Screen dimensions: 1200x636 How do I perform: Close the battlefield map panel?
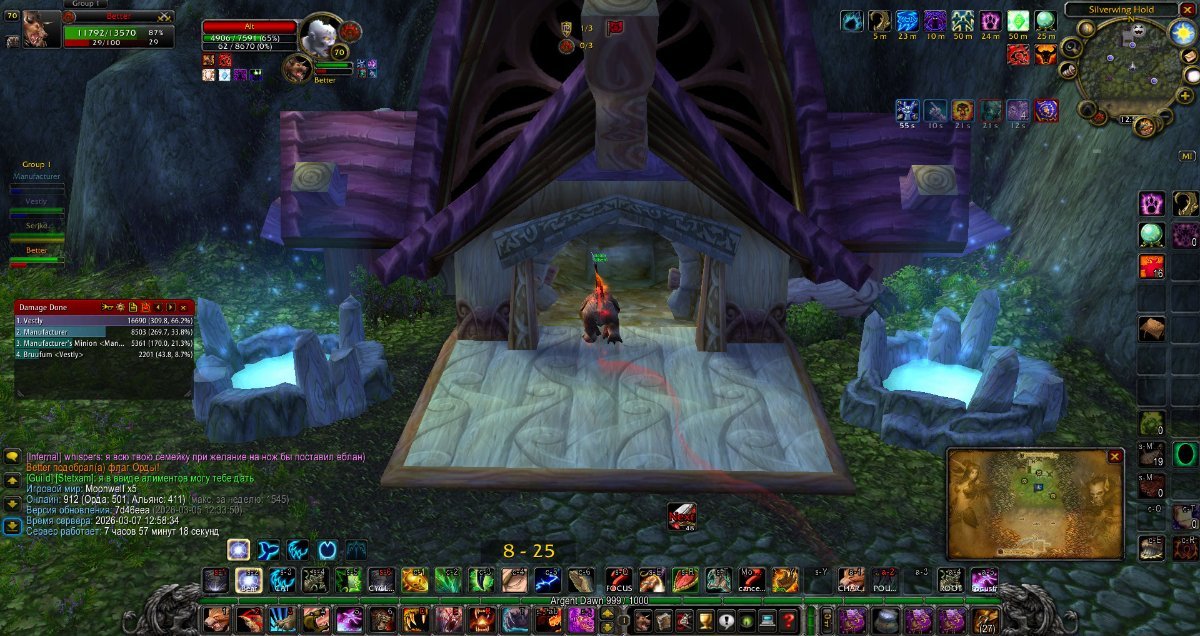click(1115, 456)
